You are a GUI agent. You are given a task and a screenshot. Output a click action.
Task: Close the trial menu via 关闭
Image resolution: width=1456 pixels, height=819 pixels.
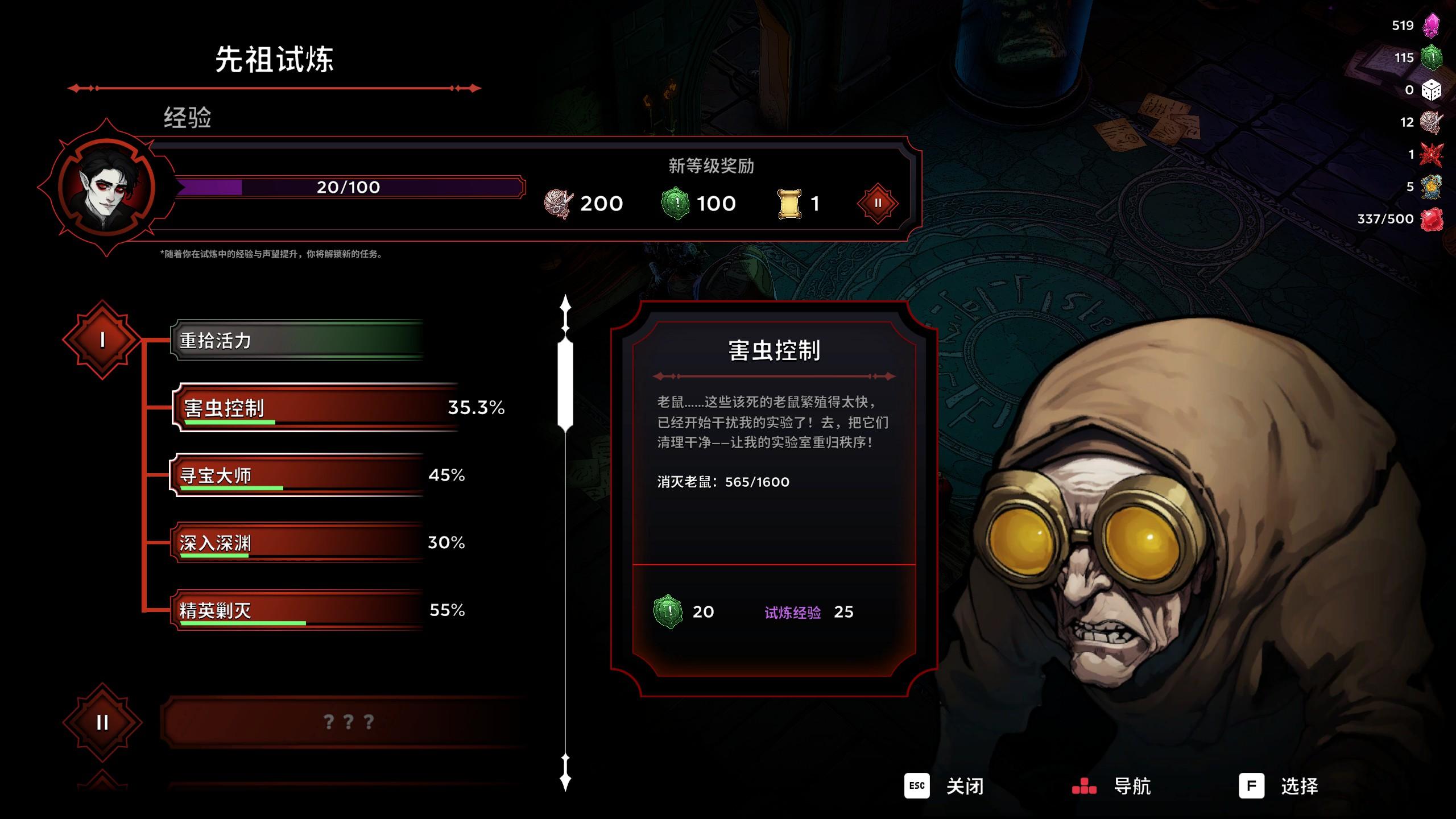[x=944, y=786]
